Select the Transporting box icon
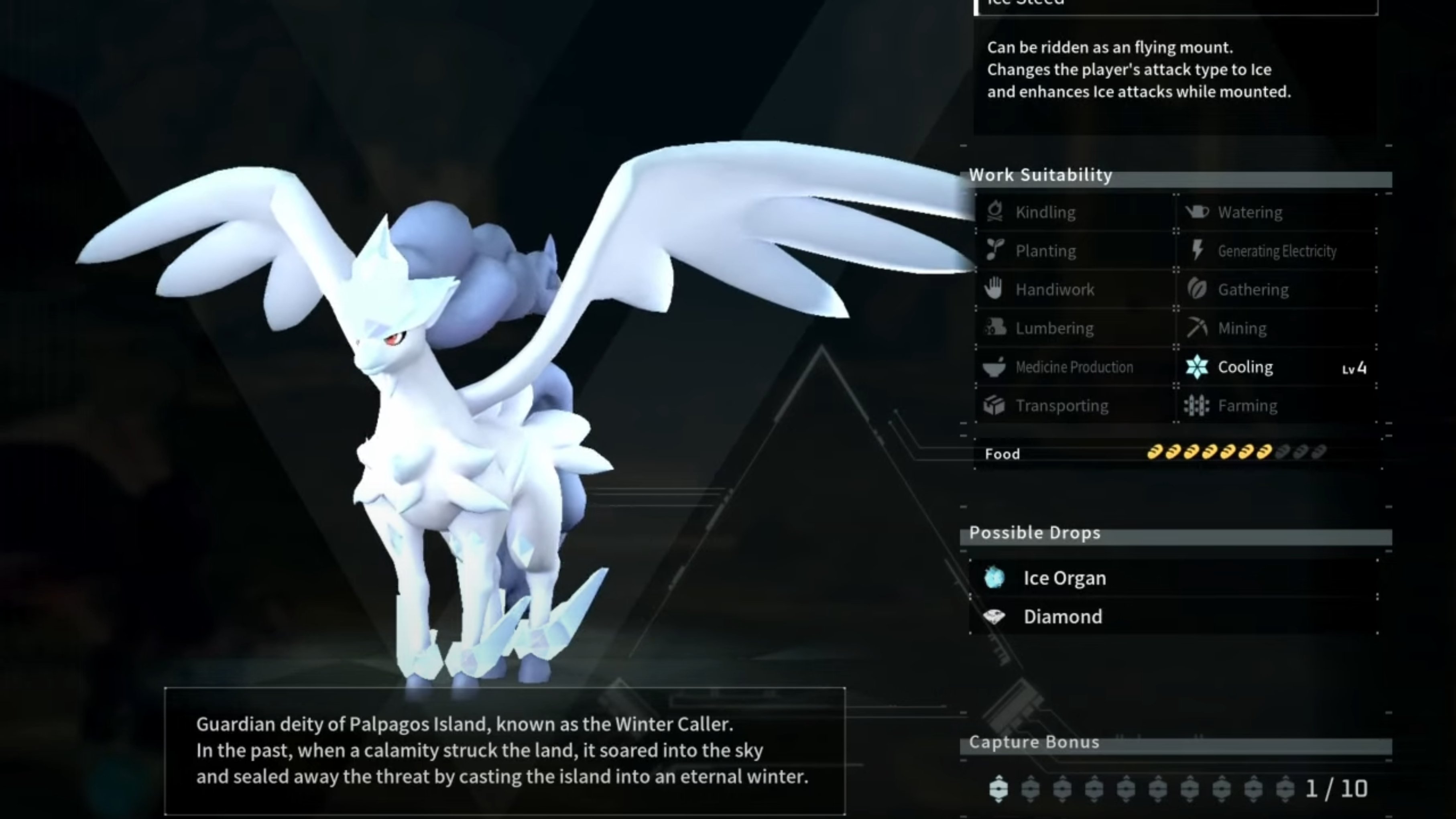 coord(995,405)
